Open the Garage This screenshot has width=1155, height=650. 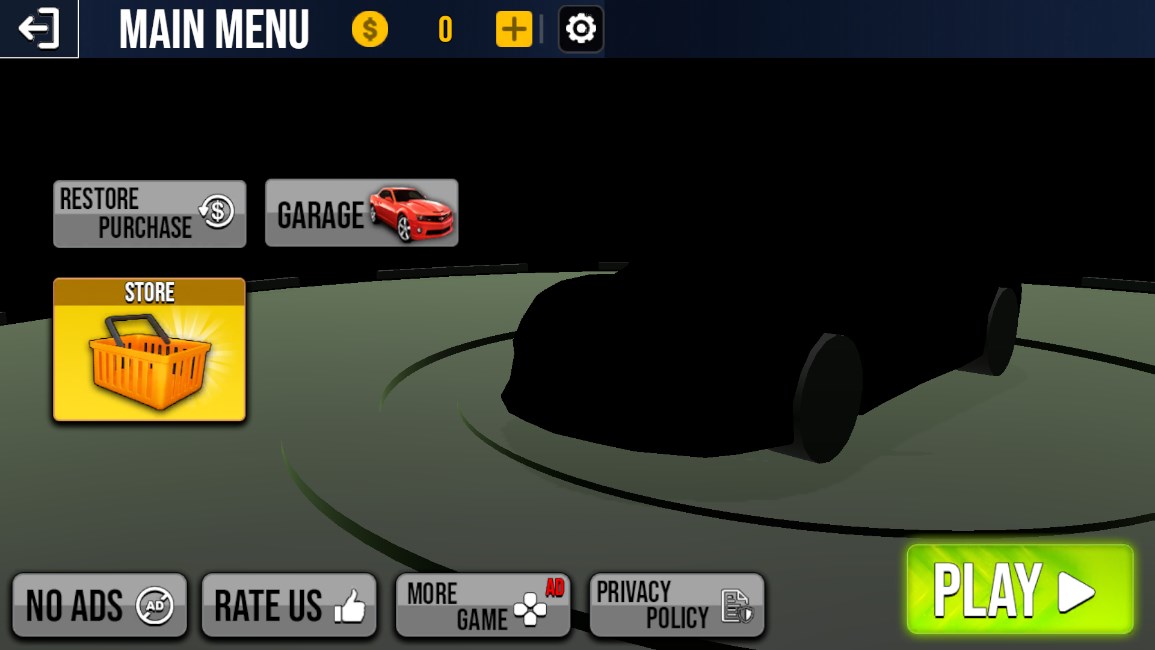point(361,213)
